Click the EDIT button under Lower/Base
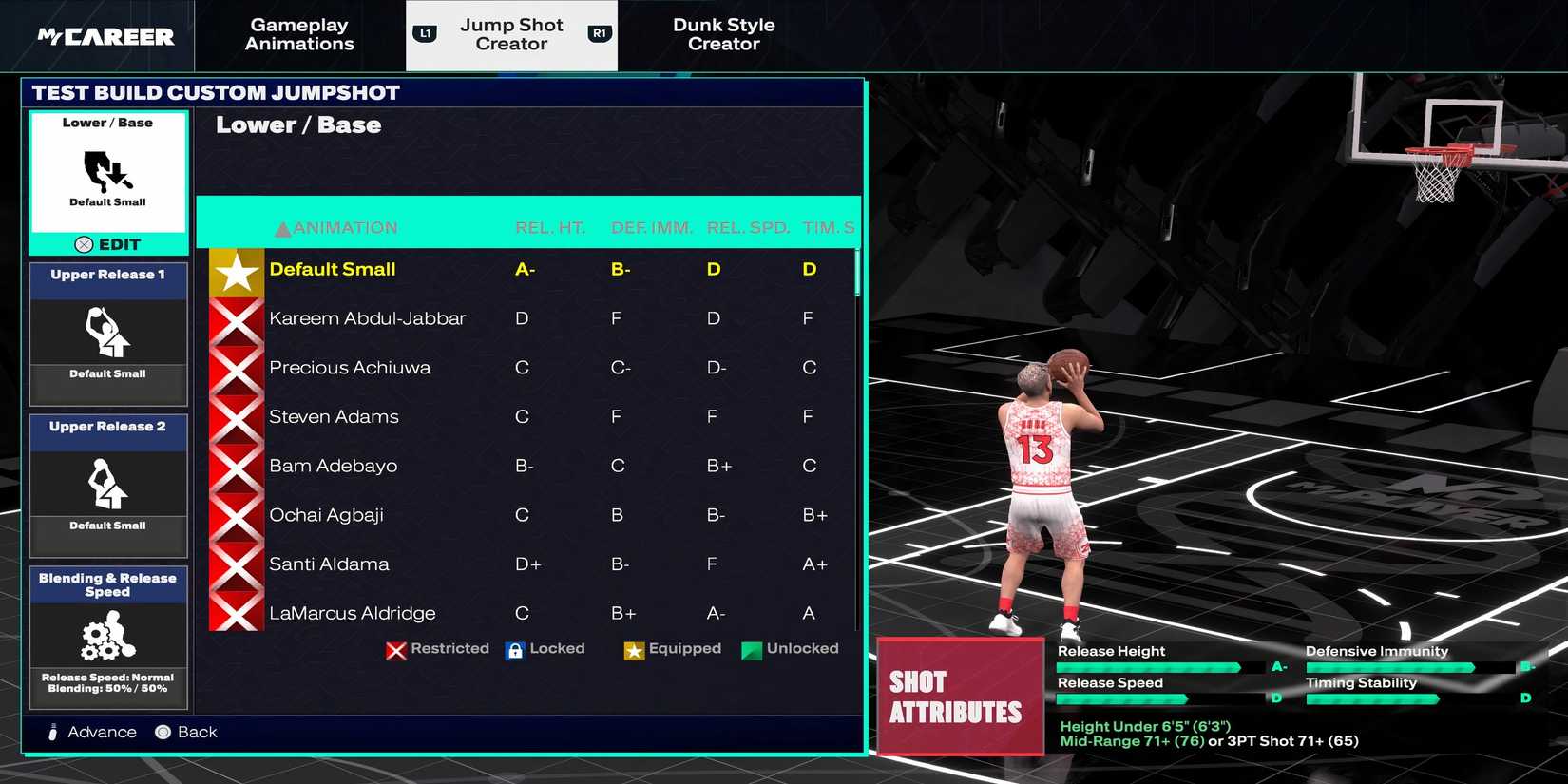 pos(107,244)
